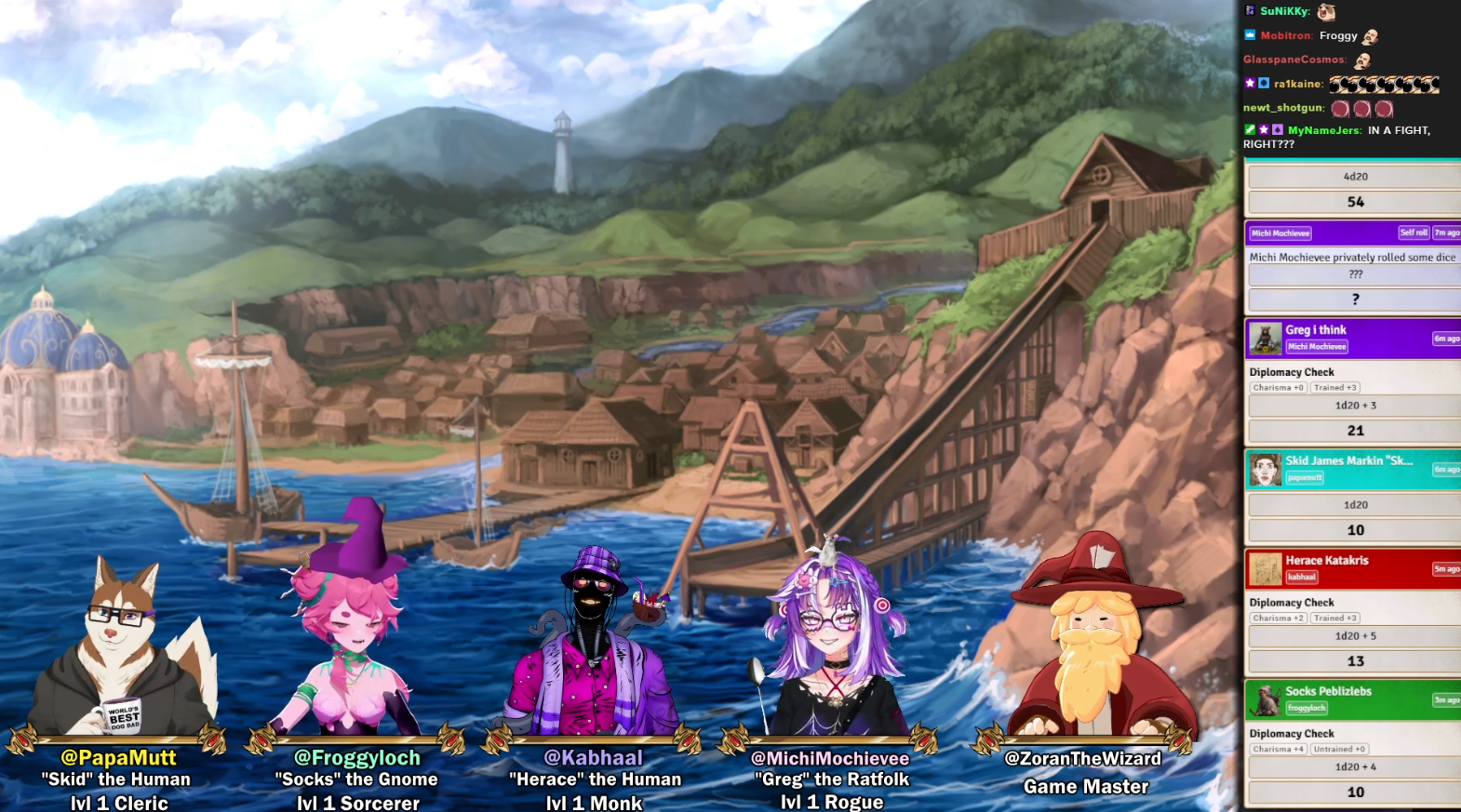Expand Herace's Diplomacy roll result of 13

click(x=1355, y=661)
